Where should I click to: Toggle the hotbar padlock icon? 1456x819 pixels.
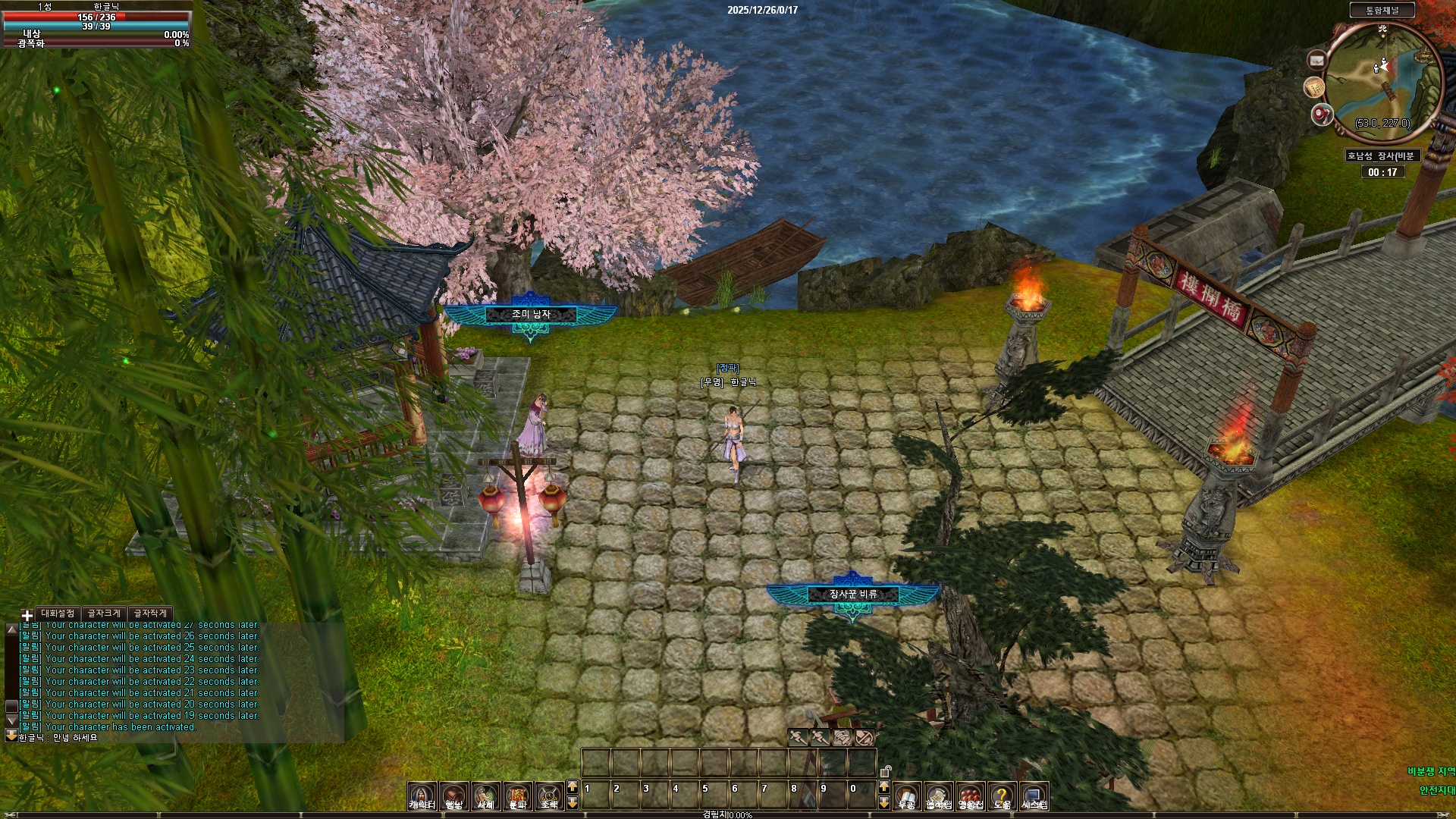[x=884, y=771]
